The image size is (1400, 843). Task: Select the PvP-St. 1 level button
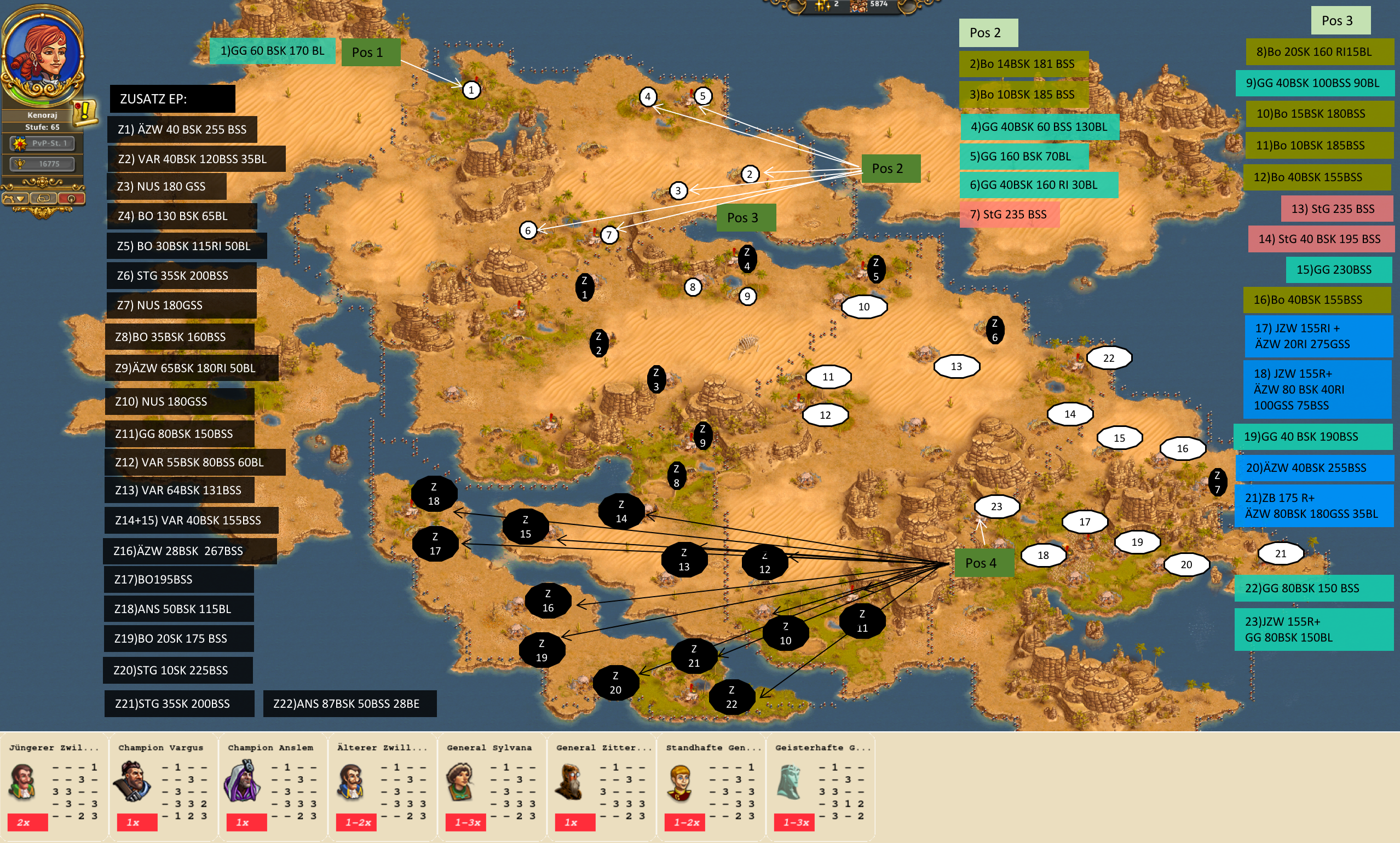coord(43,143)
